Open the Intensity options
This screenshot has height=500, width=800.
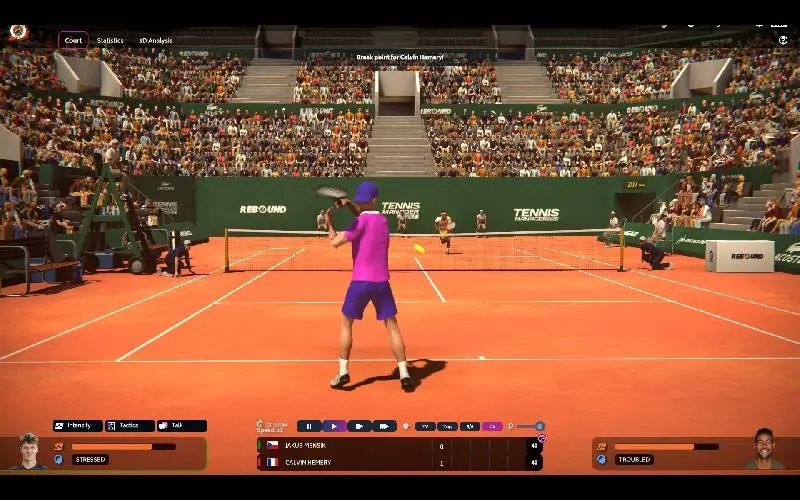coord(78,426)
